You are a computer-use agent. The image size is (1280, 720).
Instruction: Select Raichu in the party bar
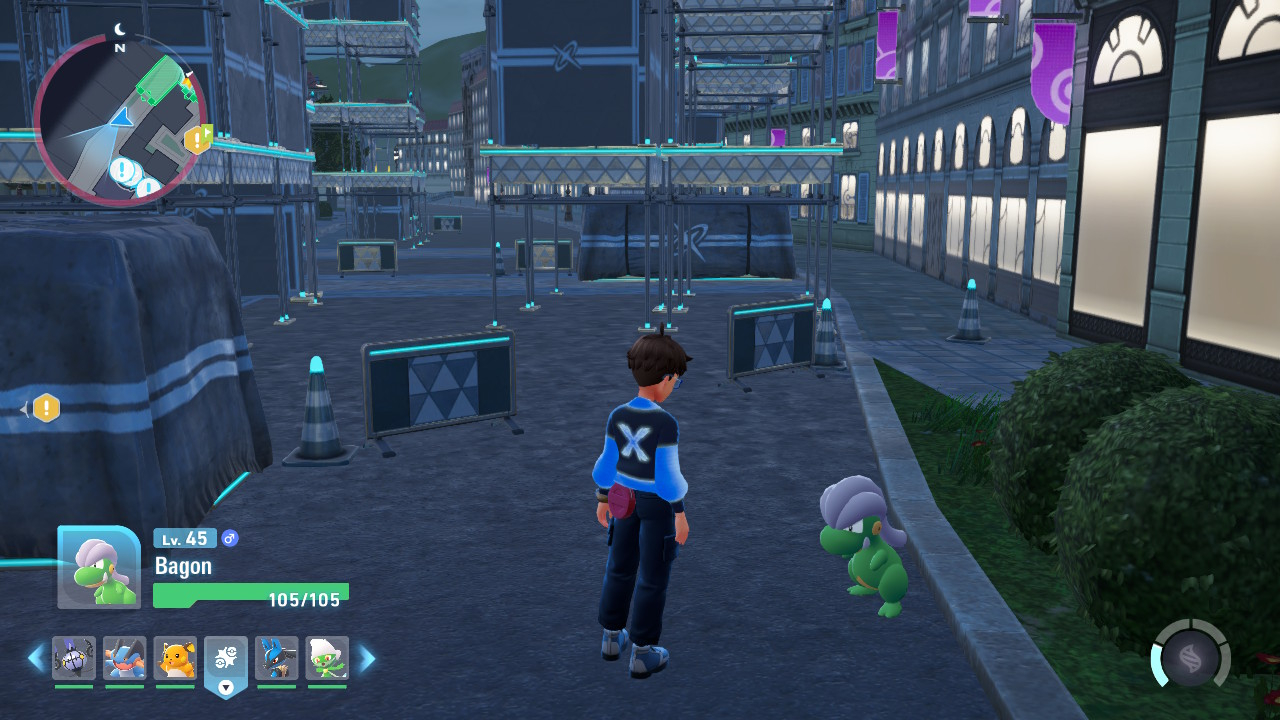point(176,658)
